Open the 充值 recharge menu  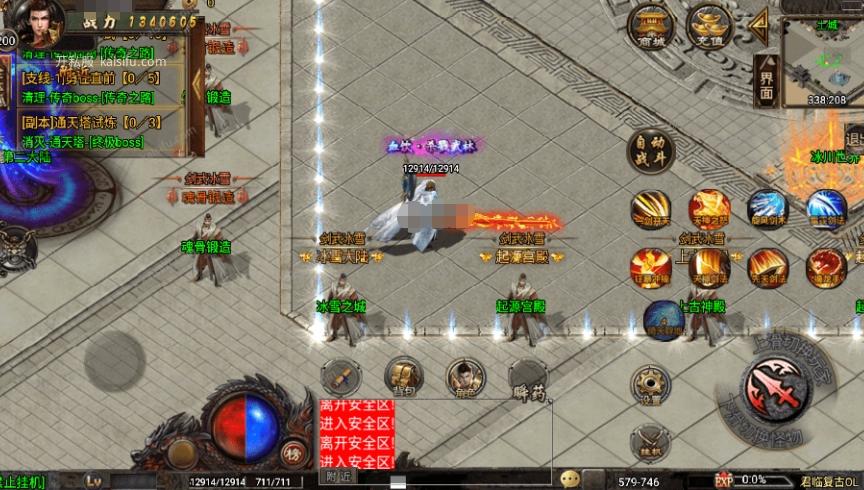point(710,26)
